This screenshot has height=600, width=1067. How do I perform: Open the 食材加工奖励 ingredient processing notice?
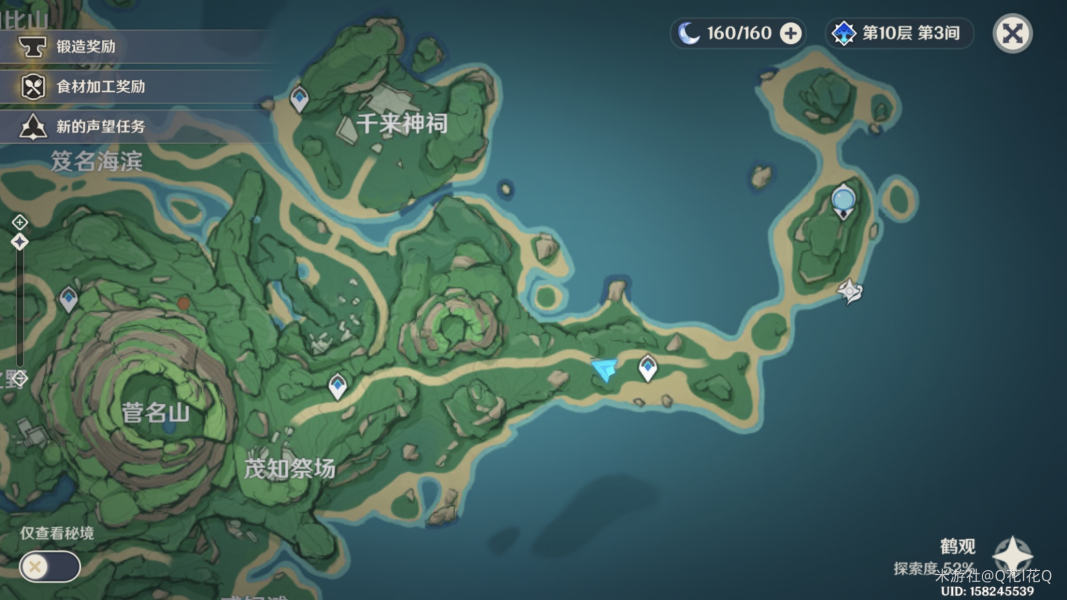pyautogui.click(x=100, y=86)
